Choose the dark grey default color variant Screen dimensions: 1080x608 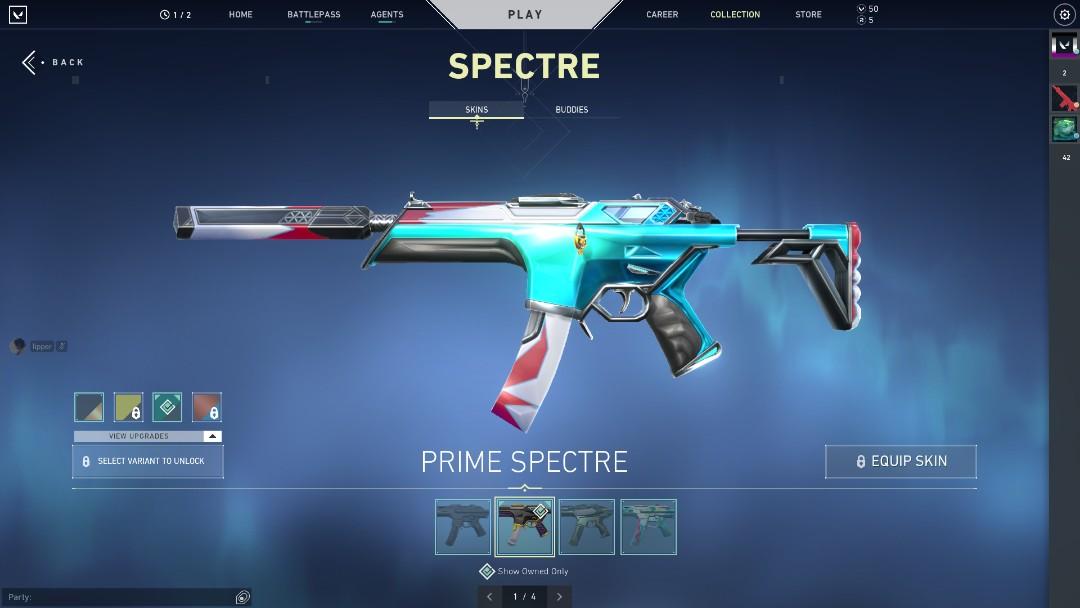coord(89,407)
